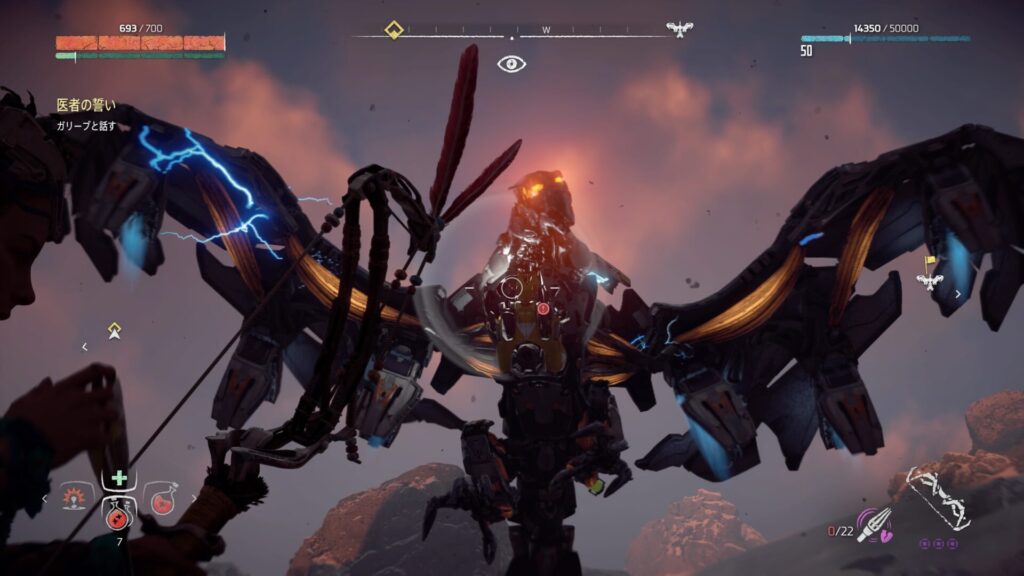Open the 医者の誓い quest tracker
1024x576 pixels.
coord(86,104)
